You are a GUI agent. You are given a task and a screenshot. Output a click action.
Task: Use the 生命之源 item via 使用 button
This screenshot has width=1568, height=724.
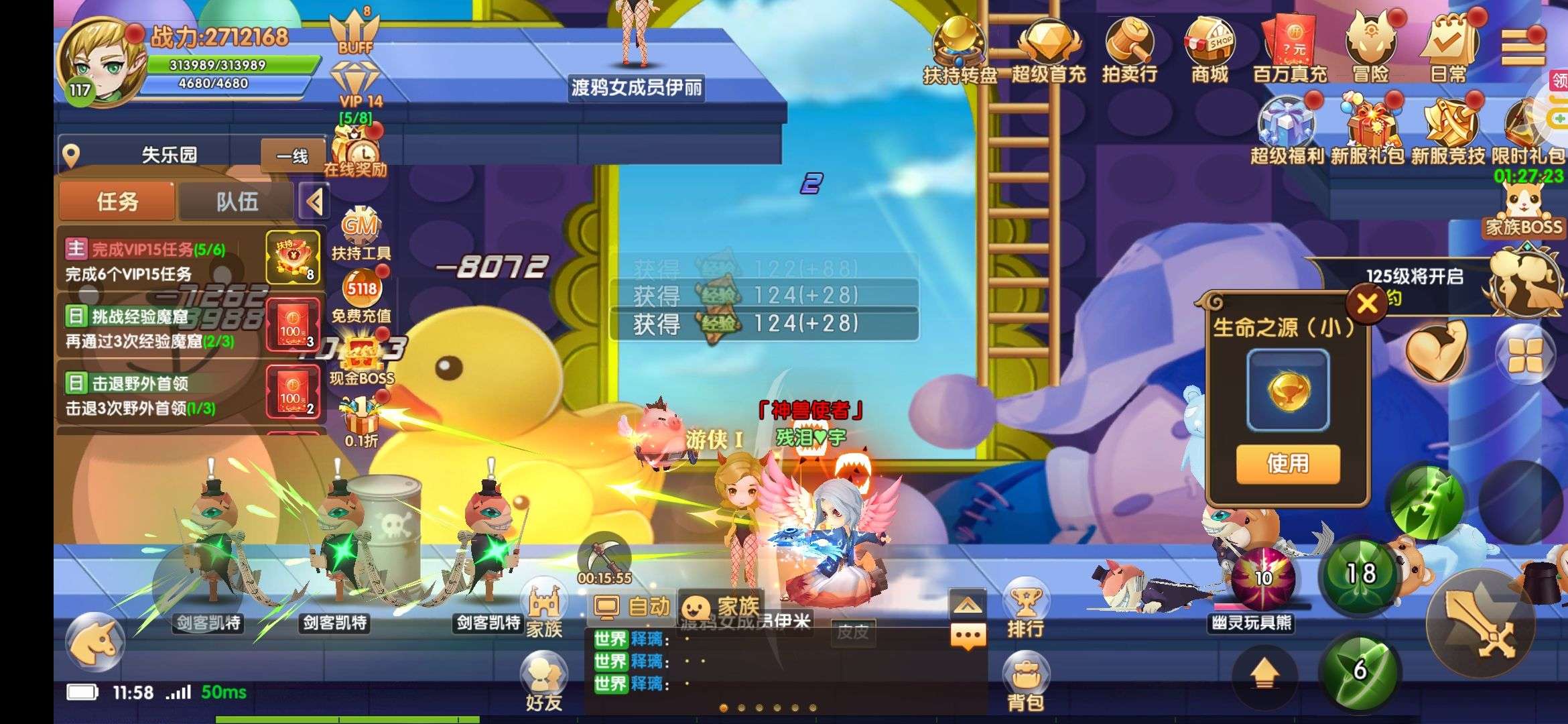pyautogui.click(x=1287, y=463)
